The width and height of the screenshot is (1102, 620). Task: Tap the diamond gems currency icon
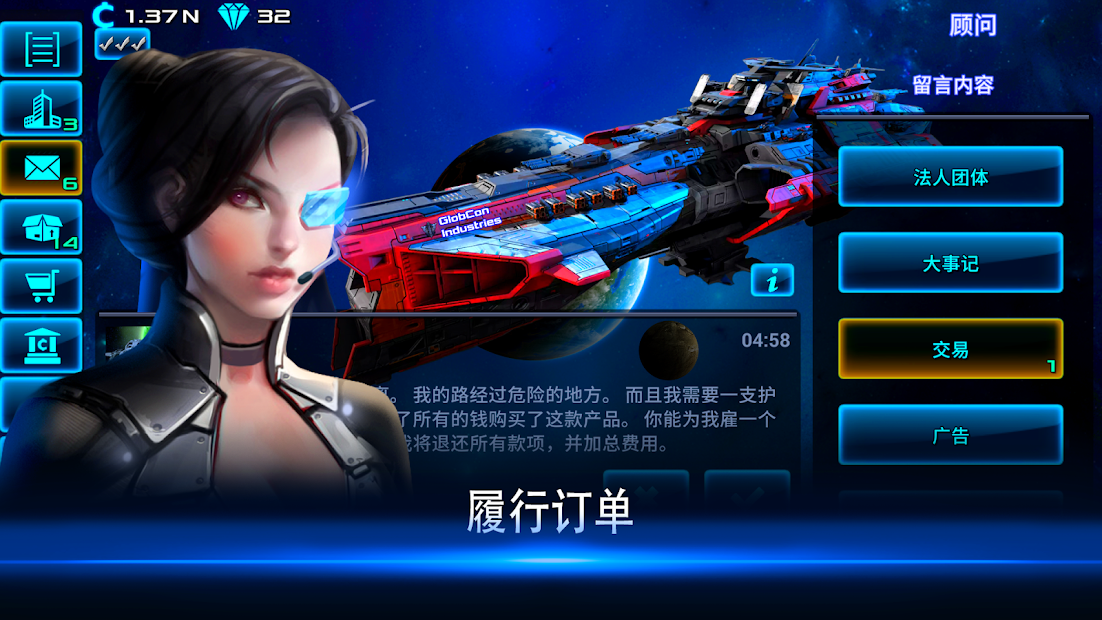(x=235, y=15)
